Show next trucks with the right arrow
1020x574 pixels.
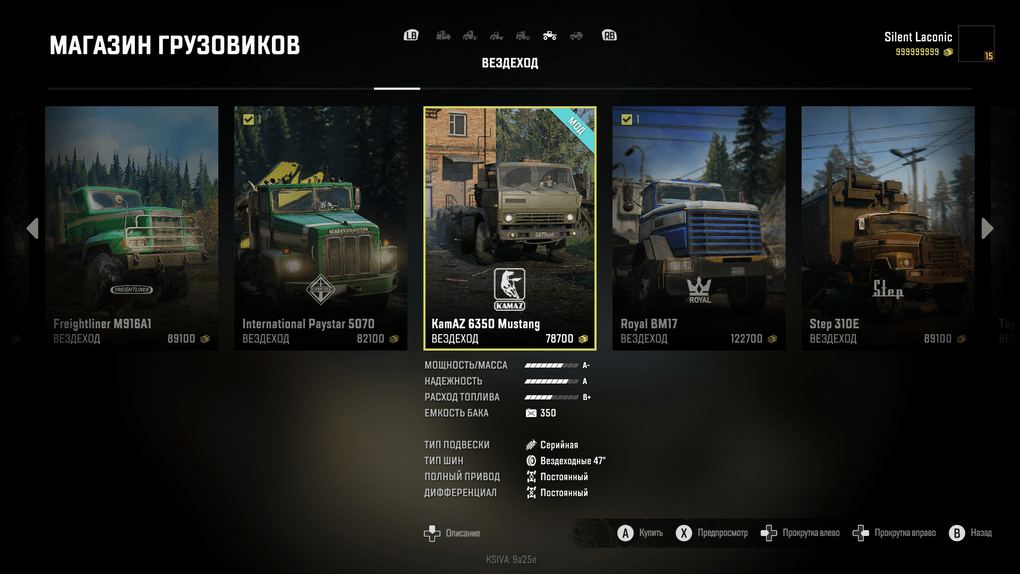click(988, 228)
